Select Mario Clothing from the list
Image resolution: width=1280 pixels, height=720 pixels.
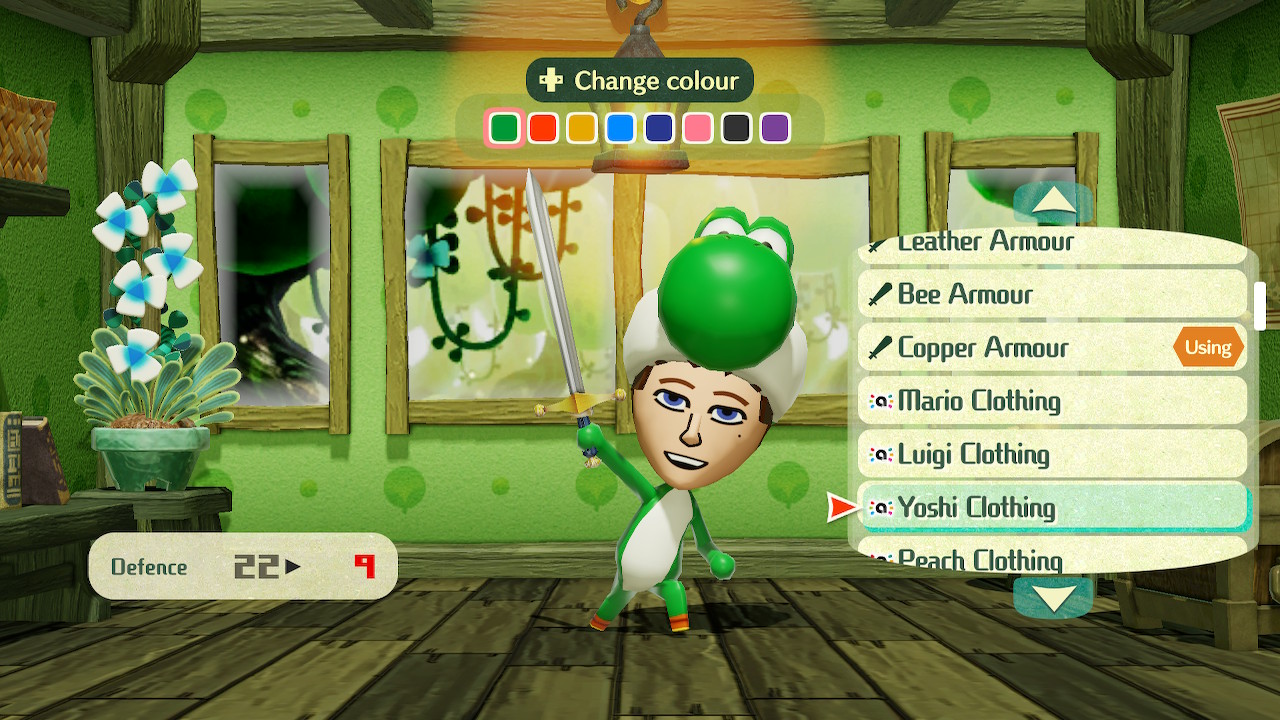point(1052,401)
